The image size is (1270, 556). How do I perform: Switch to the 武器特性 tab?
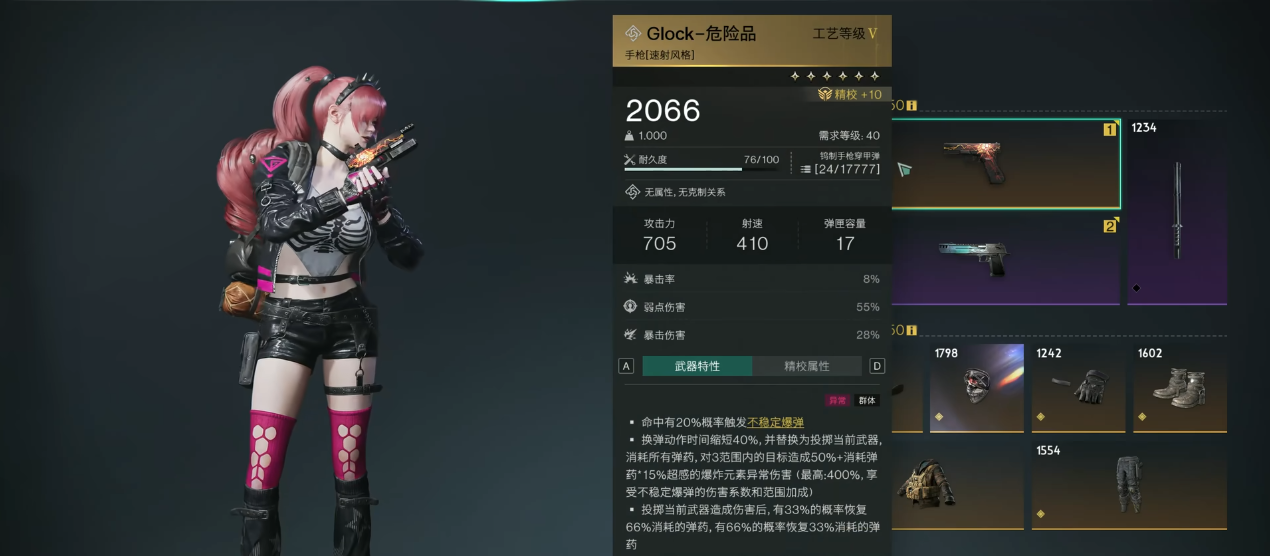[697, 366]
